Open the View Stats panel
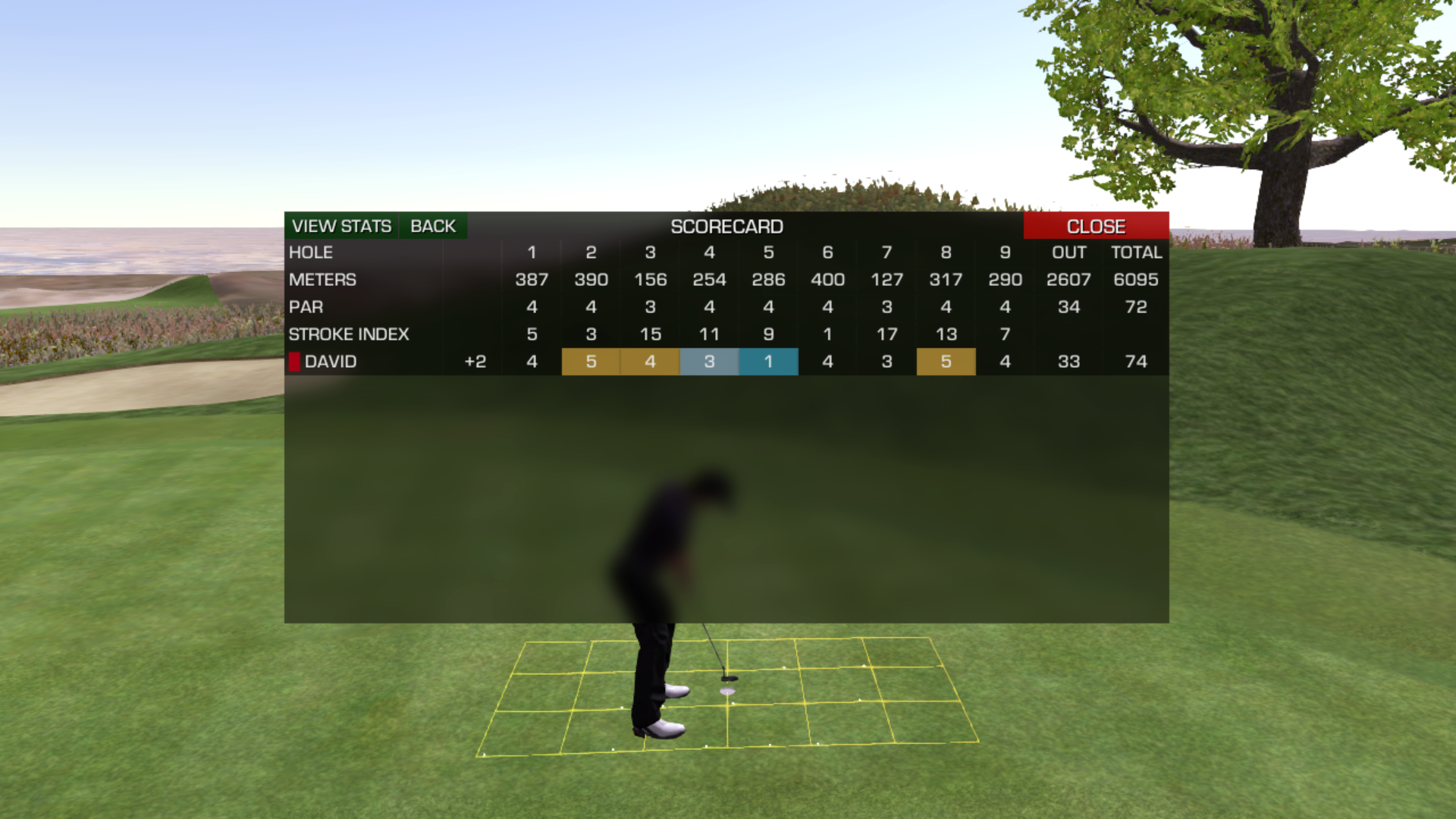This screenshot has width=1456, height=819. pos(341,226)
